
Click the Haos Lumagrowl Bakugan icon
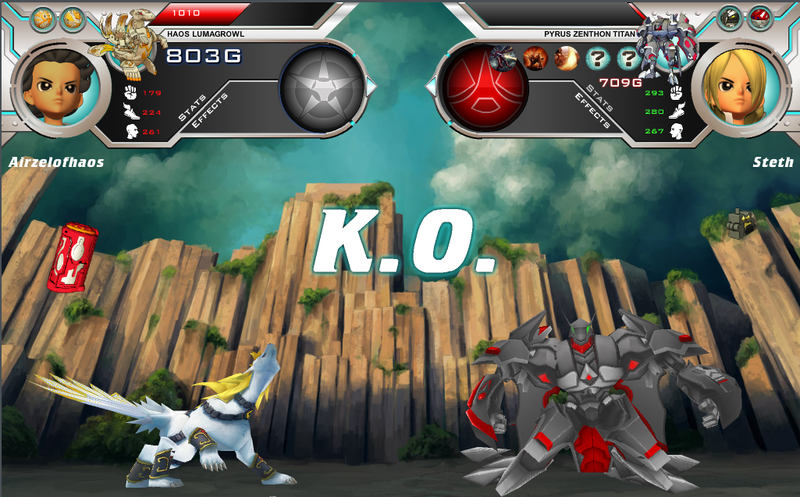point(127,42)
